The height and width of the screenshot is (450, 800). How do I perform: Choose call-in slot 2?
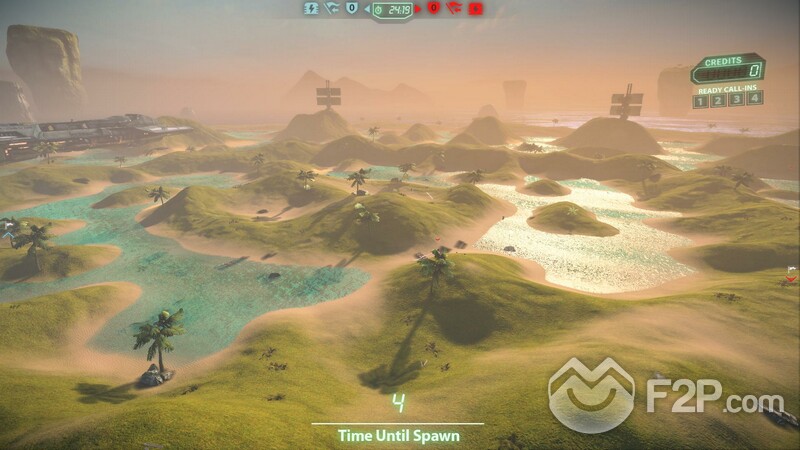719,99
